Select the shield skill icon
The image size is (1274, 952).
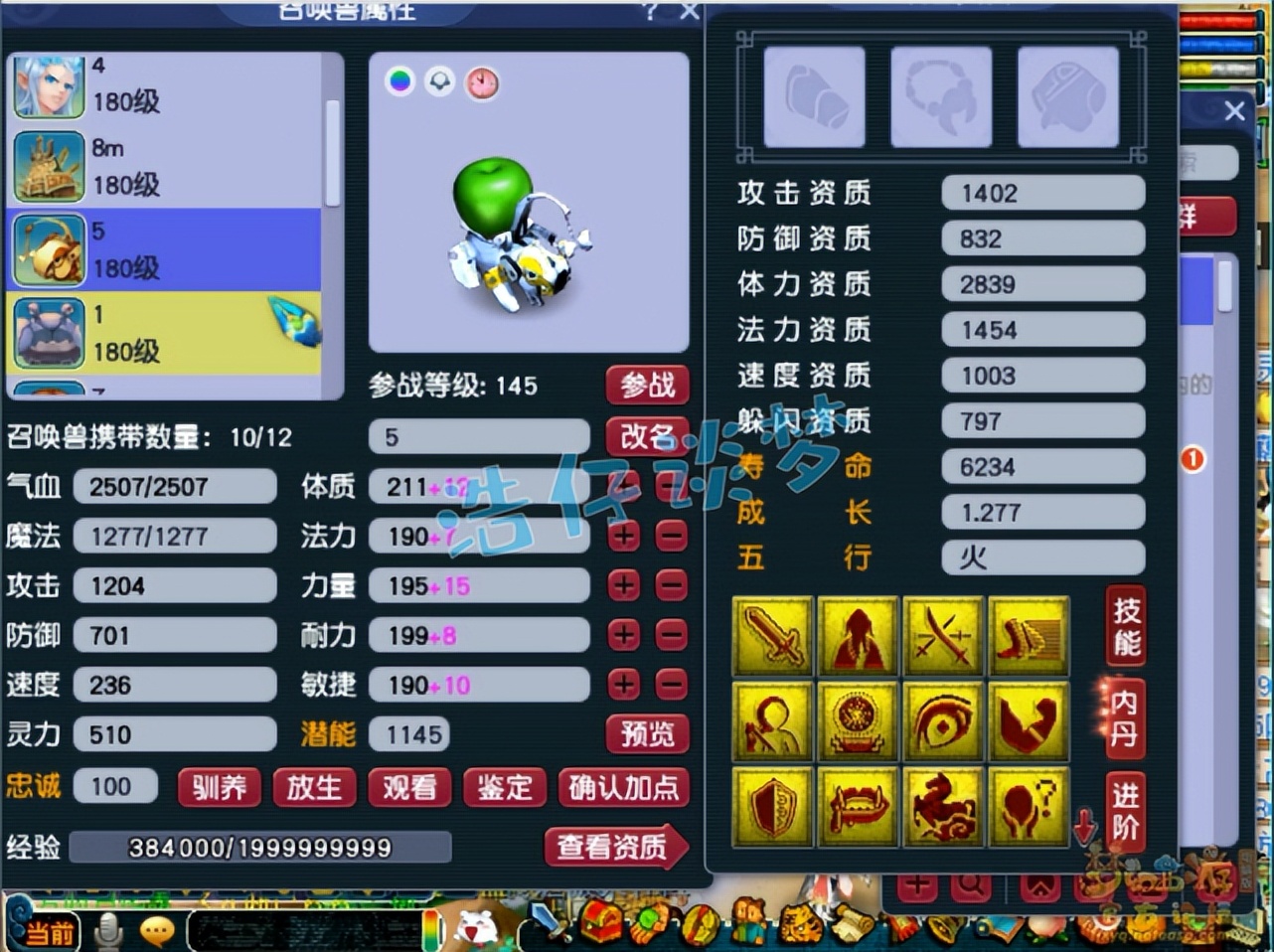tap(772, 805)
